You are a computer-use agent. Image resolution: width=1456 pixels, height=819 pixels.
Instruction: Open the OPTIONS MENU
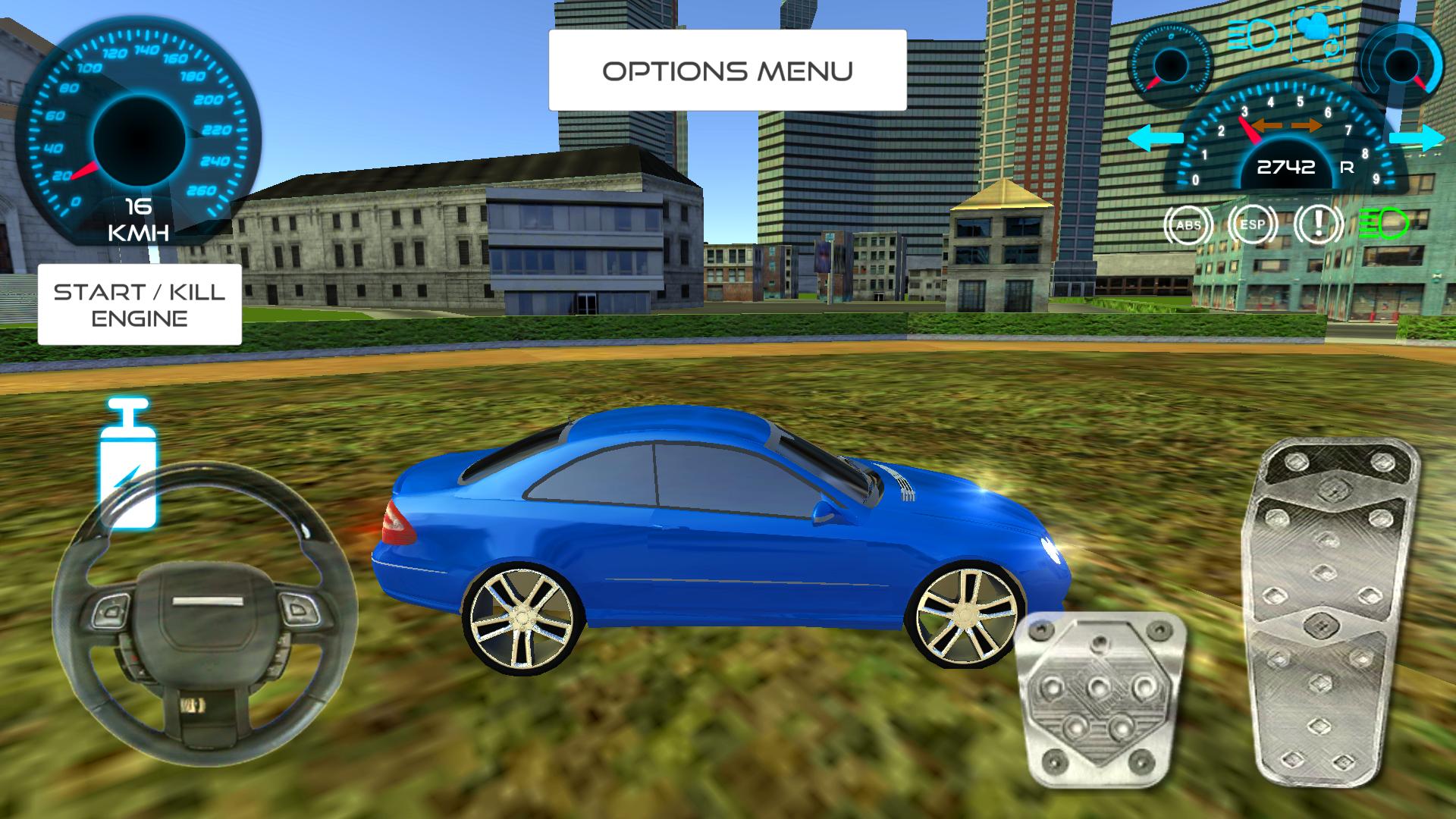tap(726, 70)
